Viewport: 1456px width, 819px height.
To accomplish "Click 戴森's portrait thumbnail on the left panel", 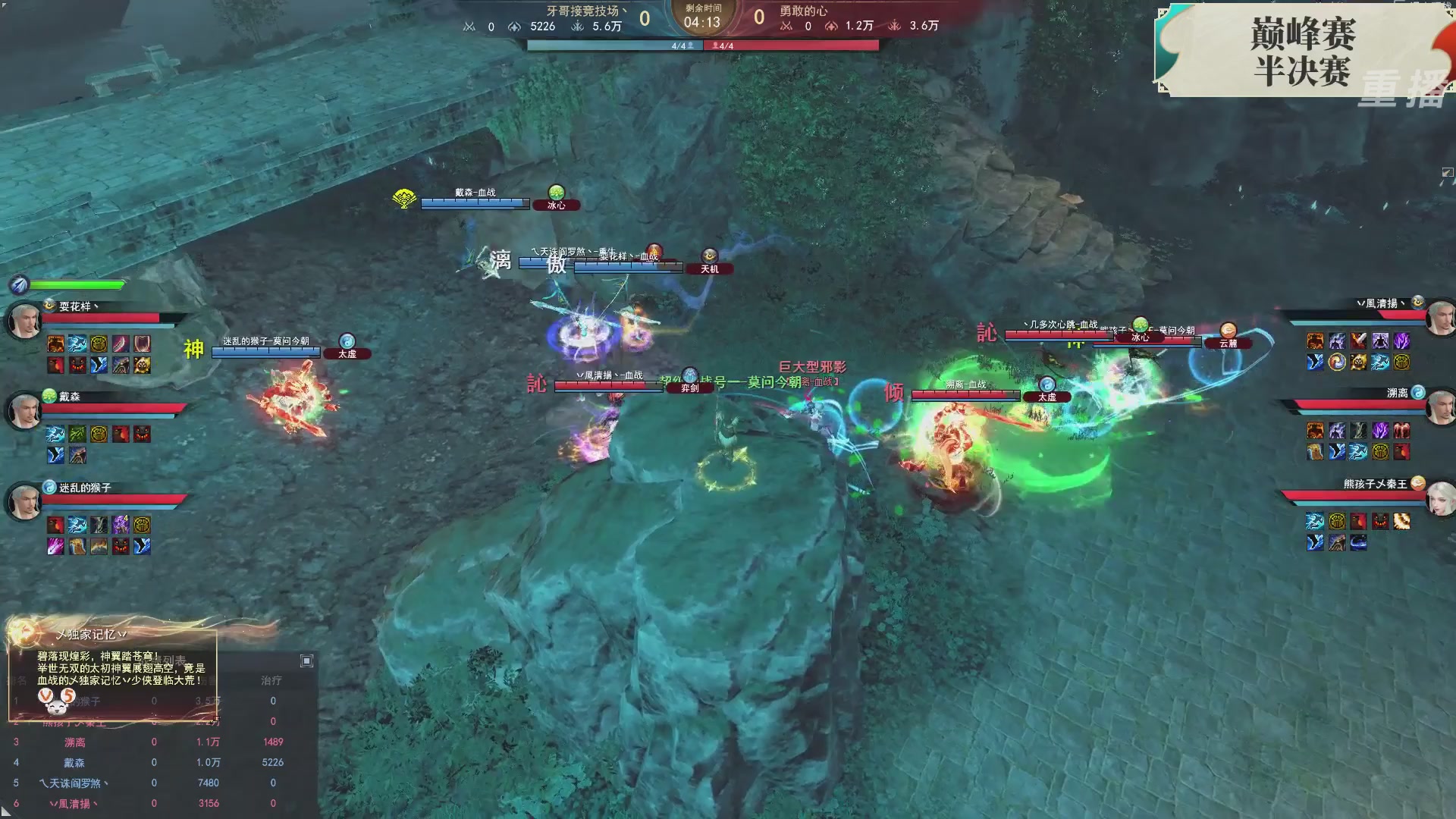I will point(24,409).
